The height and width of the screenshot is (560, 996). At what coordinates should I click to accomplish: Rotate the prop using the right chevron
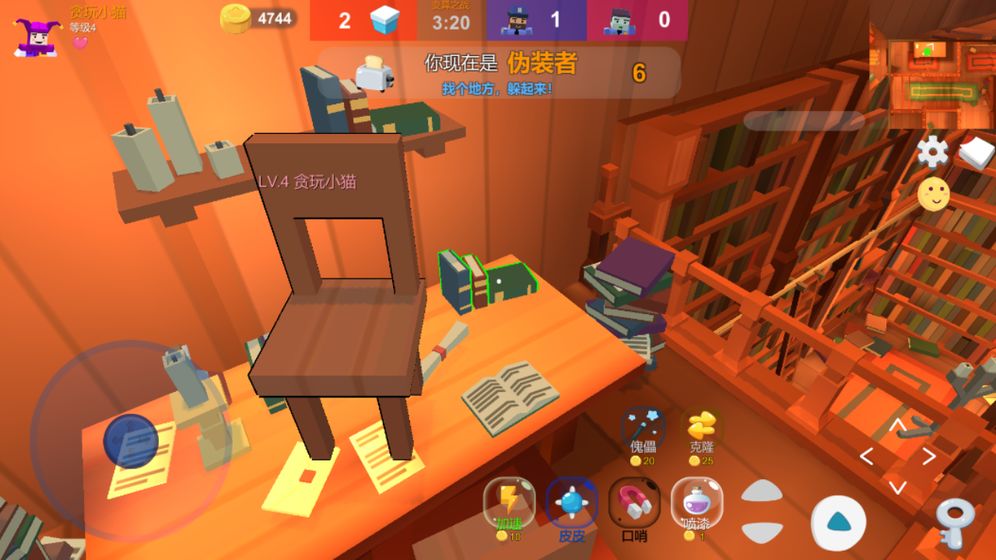tap(929, 457)
